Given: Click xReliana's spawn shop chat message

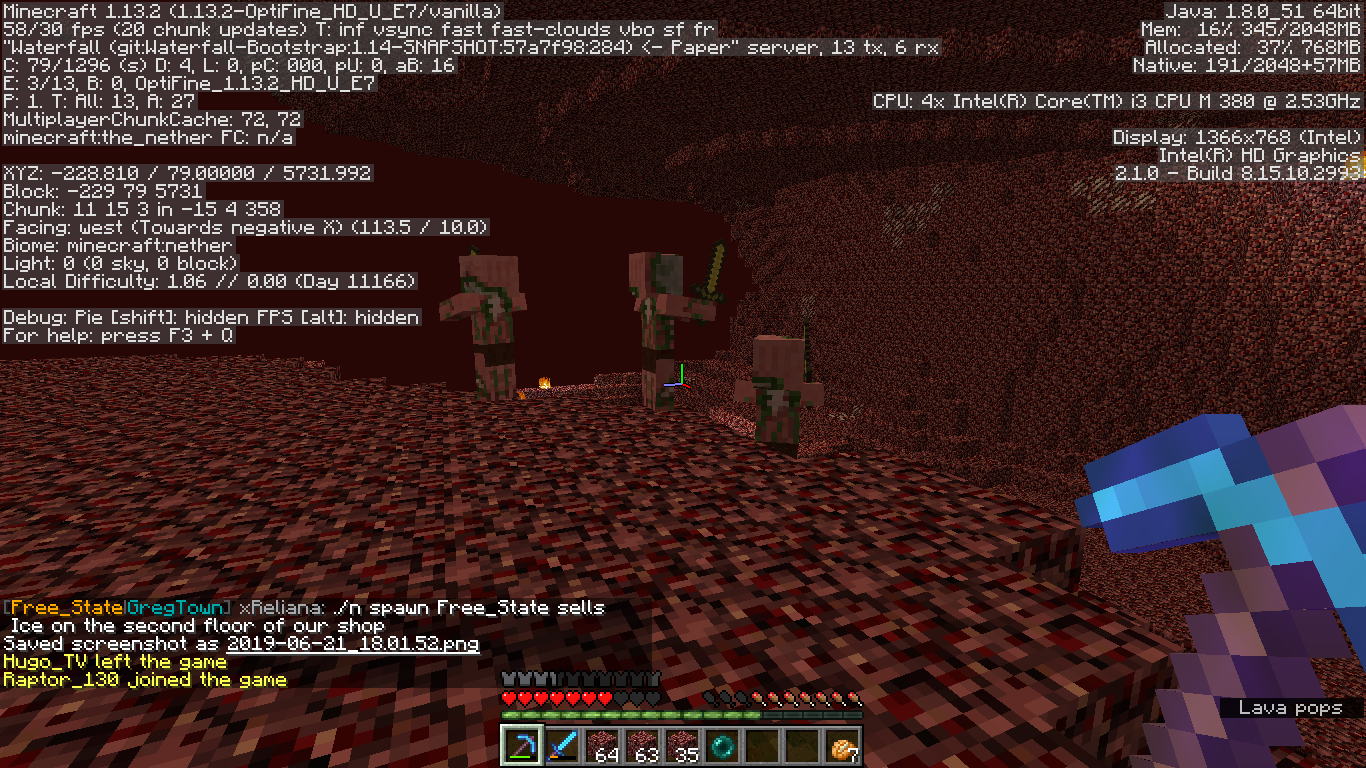Looking at the screenshot, I should coord(300,607).
